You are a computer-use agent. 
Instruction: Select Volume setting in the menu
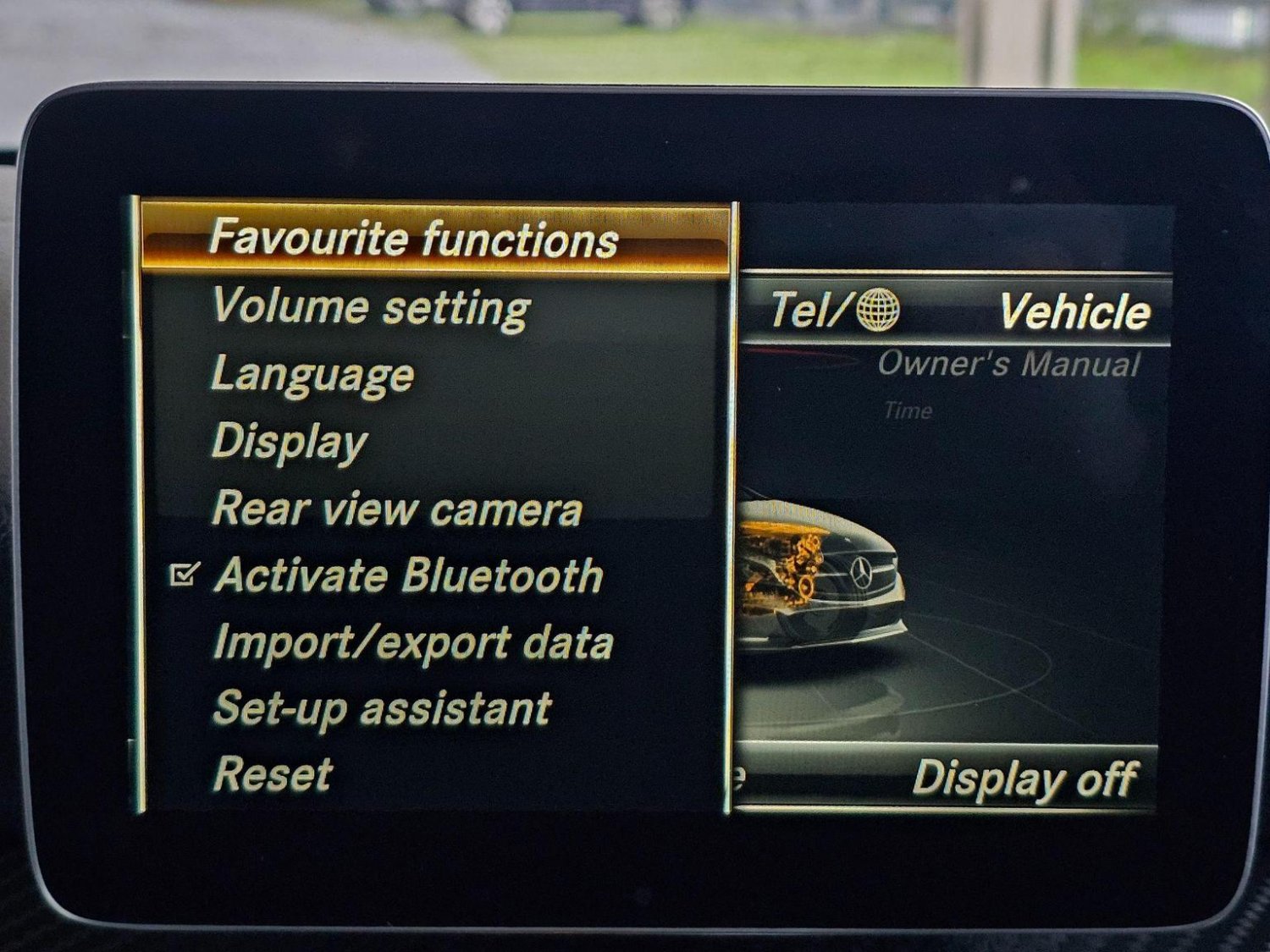(371, 306)
